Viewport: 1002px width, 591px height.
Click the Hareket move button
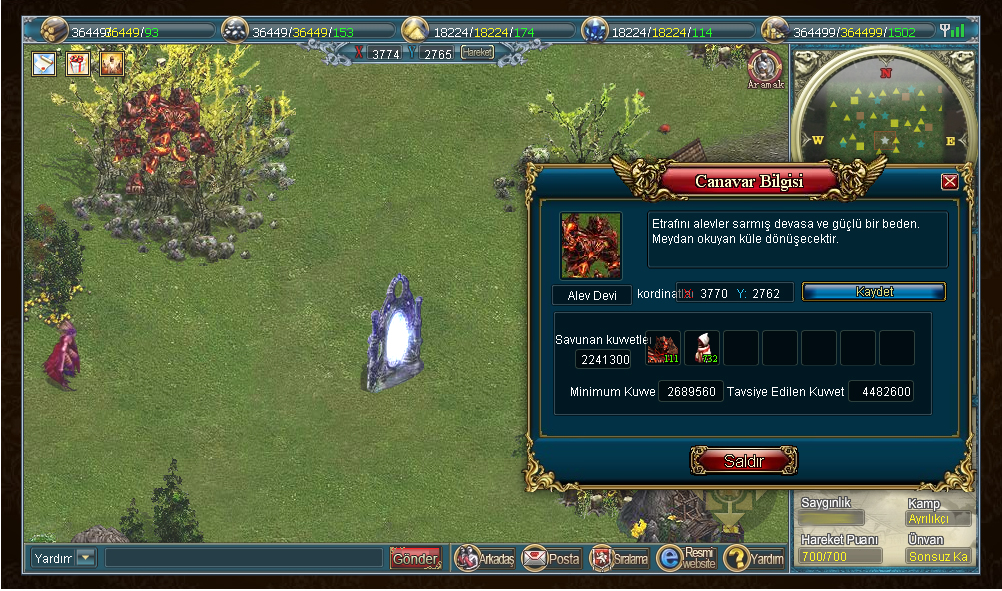[x=477, y=53]
